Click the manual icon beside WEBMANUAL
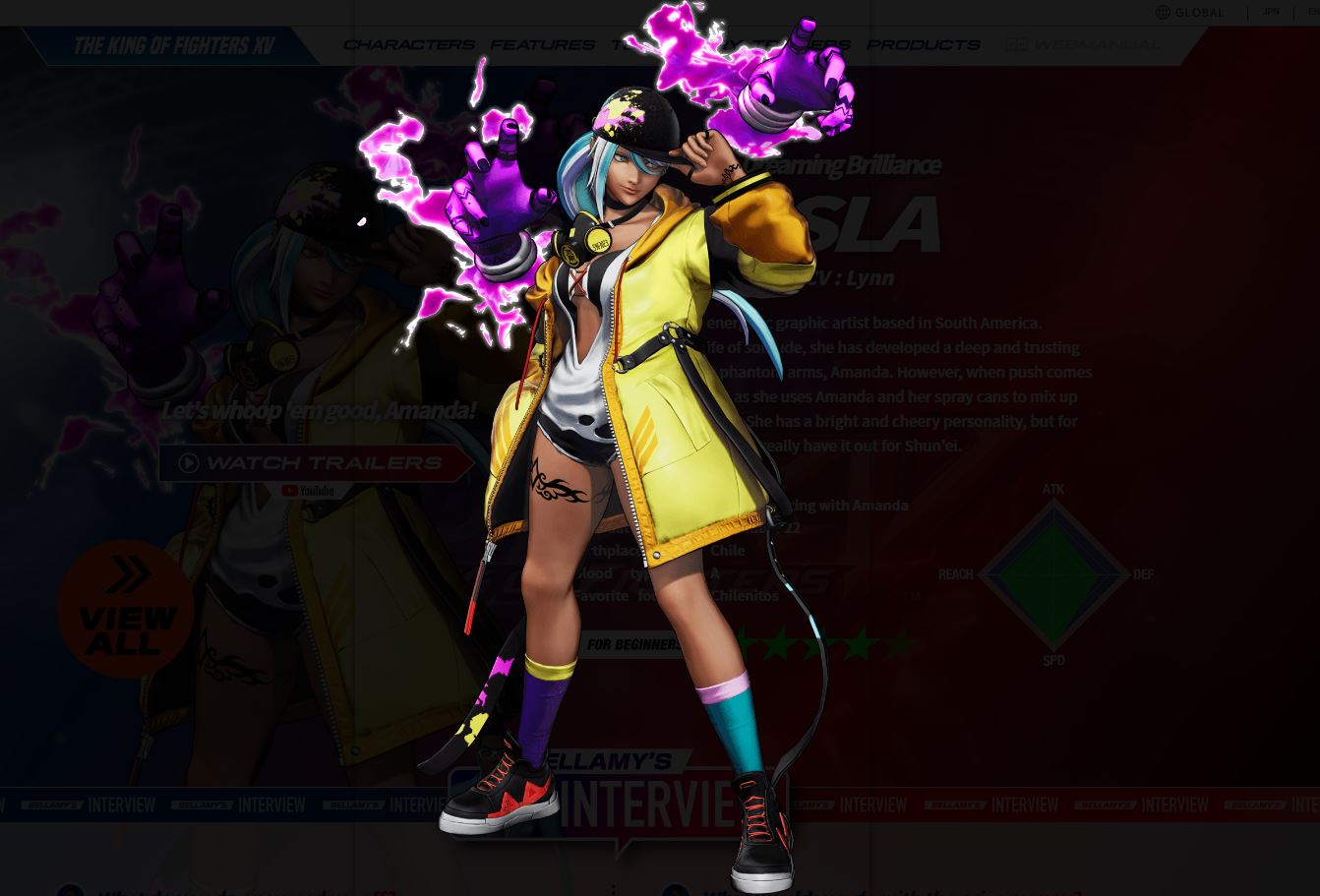The width and height of the screenshot is (1320, 896). point(1014,44)
